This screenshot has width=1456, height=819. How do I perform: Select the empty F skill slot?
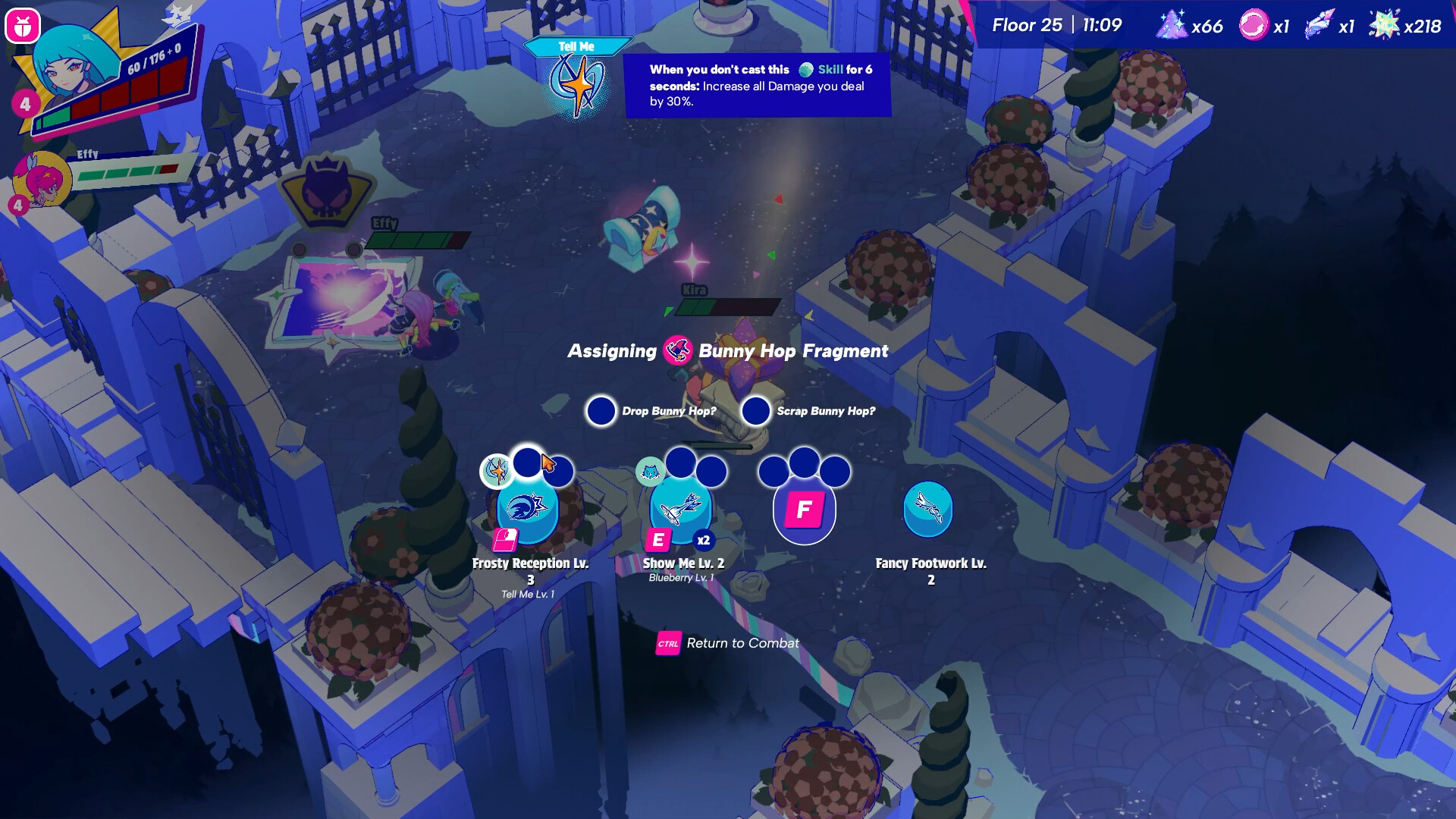pos(804,510)
